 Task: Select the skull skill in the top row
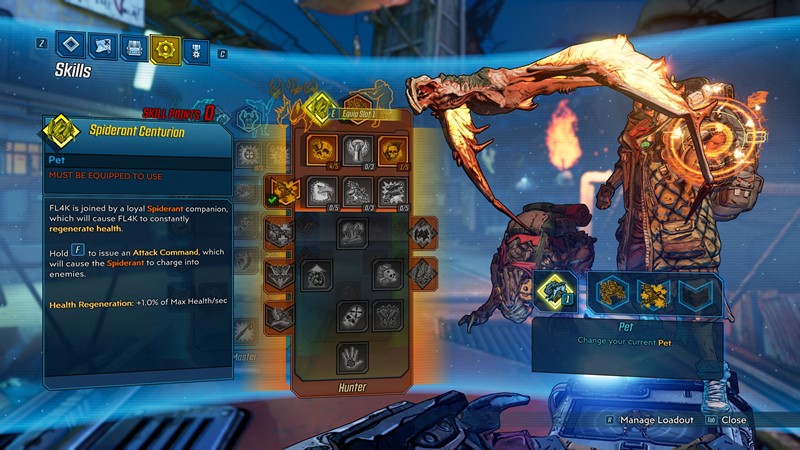point(393,150)
